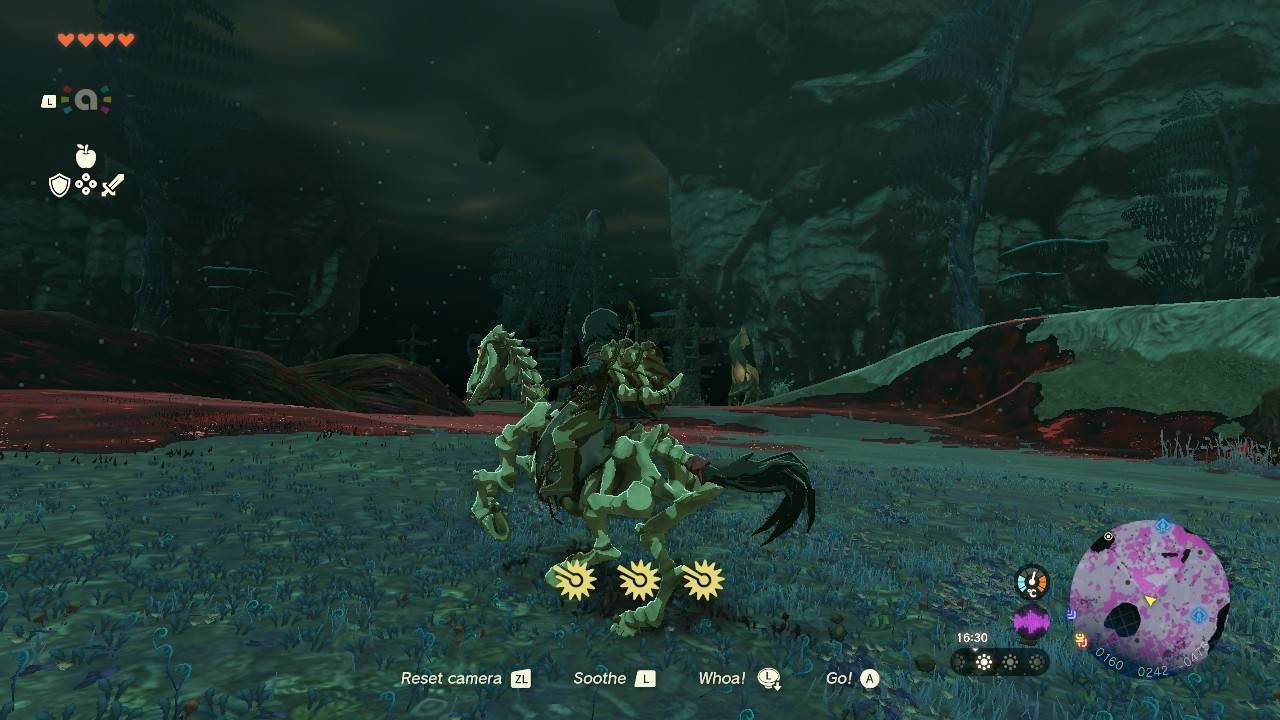Open the shield quick-select icon
The width and height of the screenshot is (1280, 720).
[x=60, y=185]
